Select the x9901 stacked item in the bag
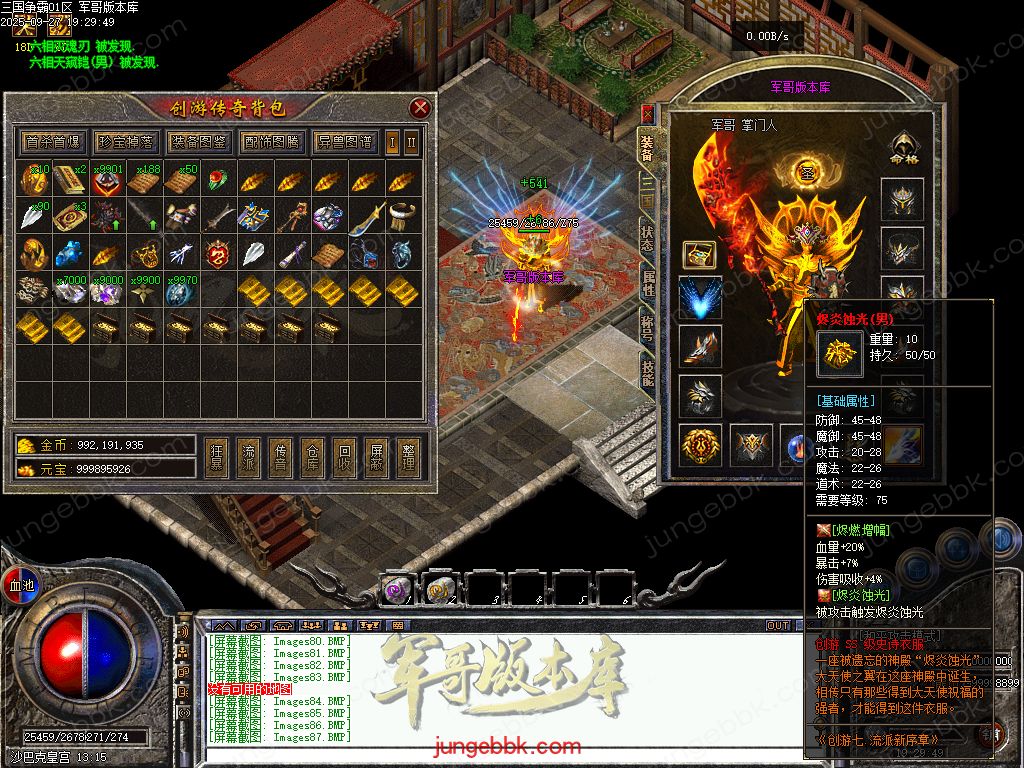The height and width of the screenshot is (768, 1024). 107,181
